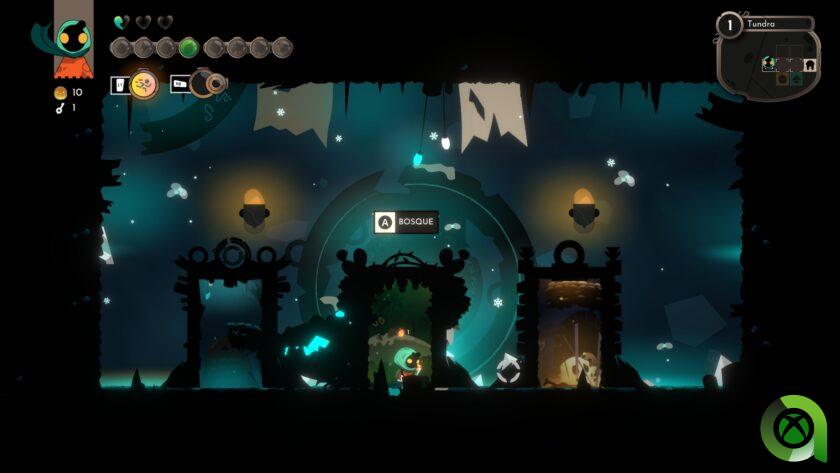Screen dimensions: 840x473
Task: Click the green filled orb slot
Action: point(188,47)
